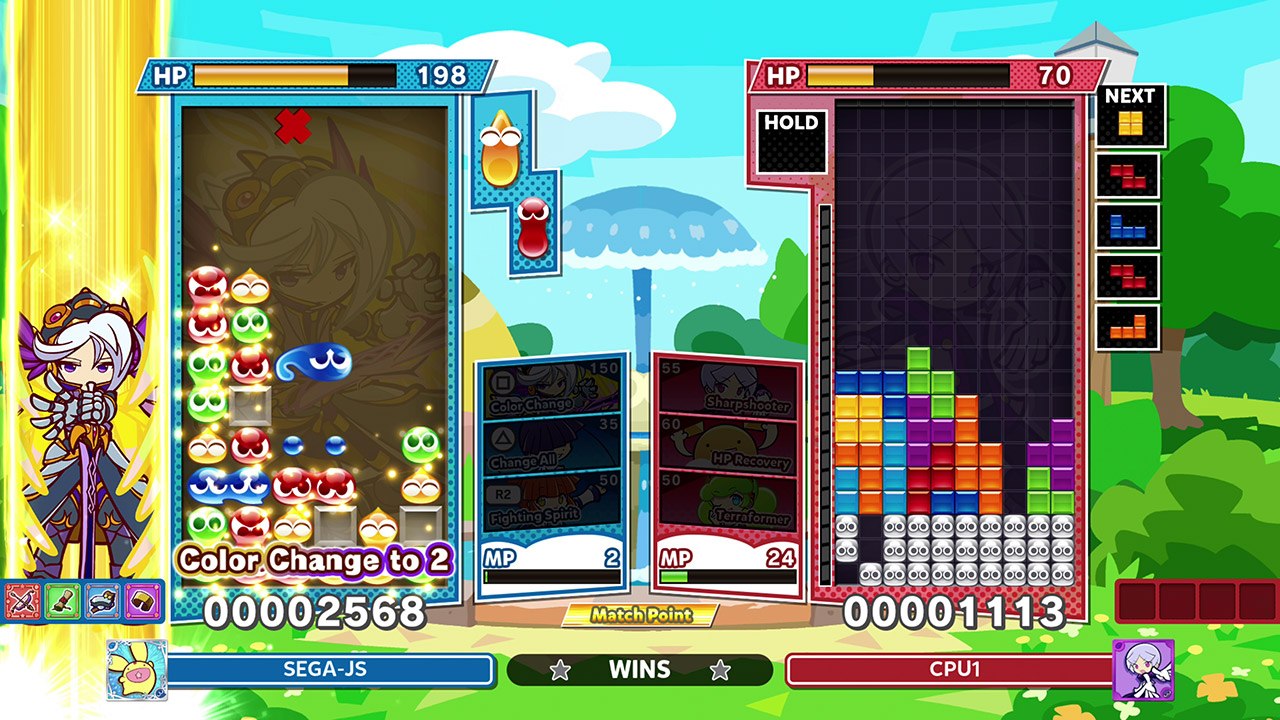This screenshot has width=1280, height=720.
Task: Select the orange L-piece in the queue
Action: [1128, 328]
